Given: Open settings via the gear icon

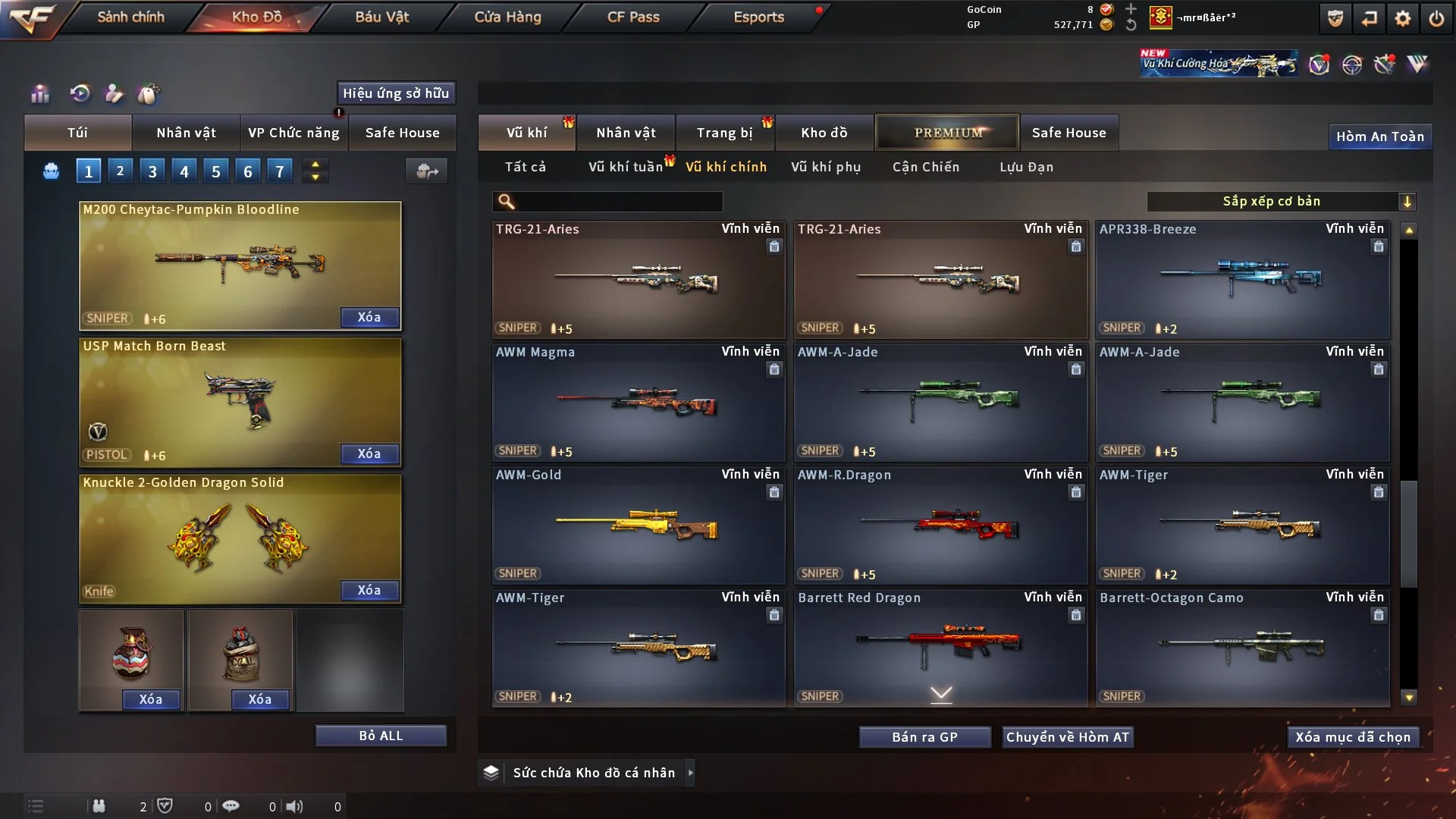Looking at the screenshot, I should click(1402, 18).
